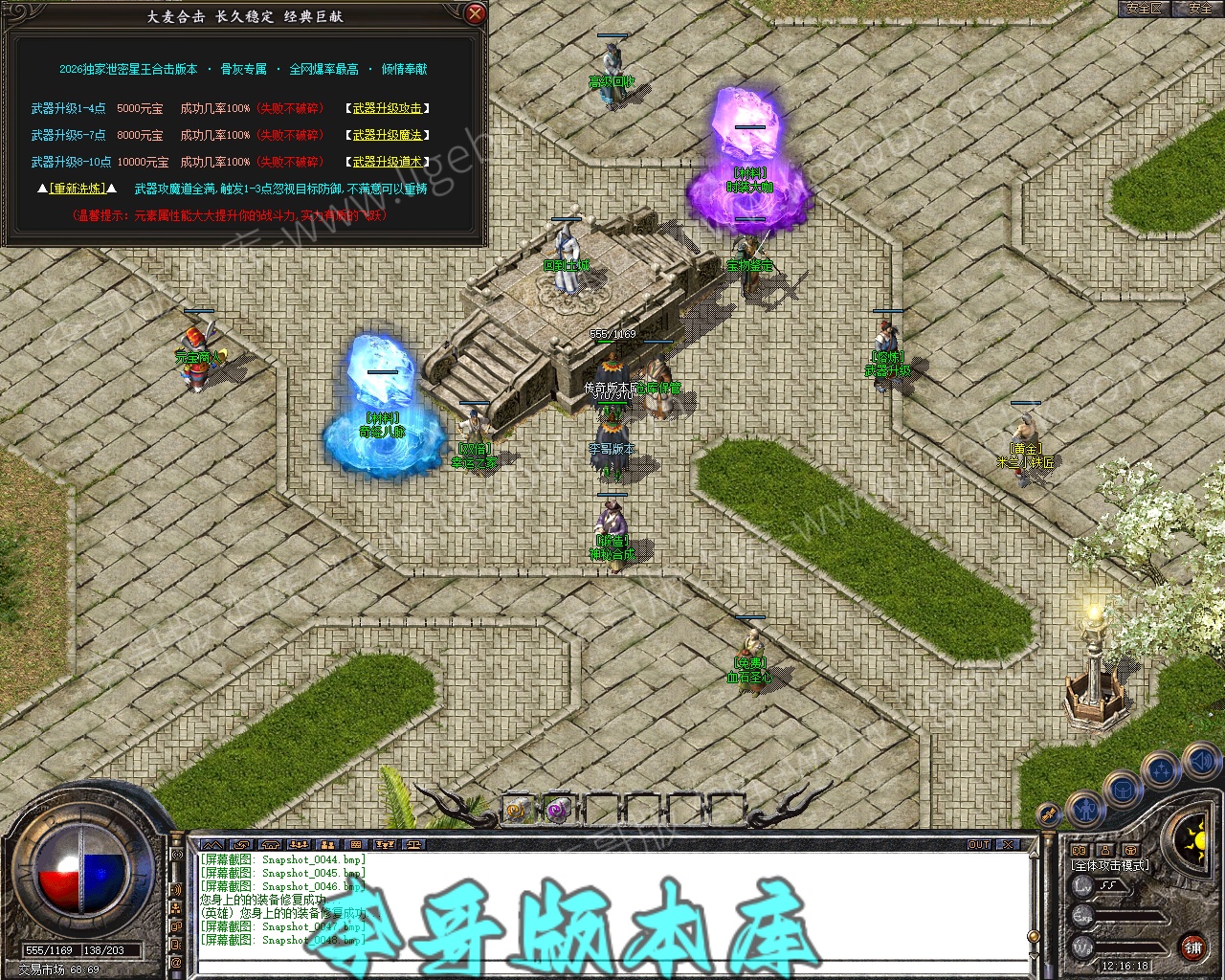Toggle the 全体攻击模式 attack mode label
The height and width of the screenshot is (980, 1225).
pyautogui.click(x=1110, y=866)
